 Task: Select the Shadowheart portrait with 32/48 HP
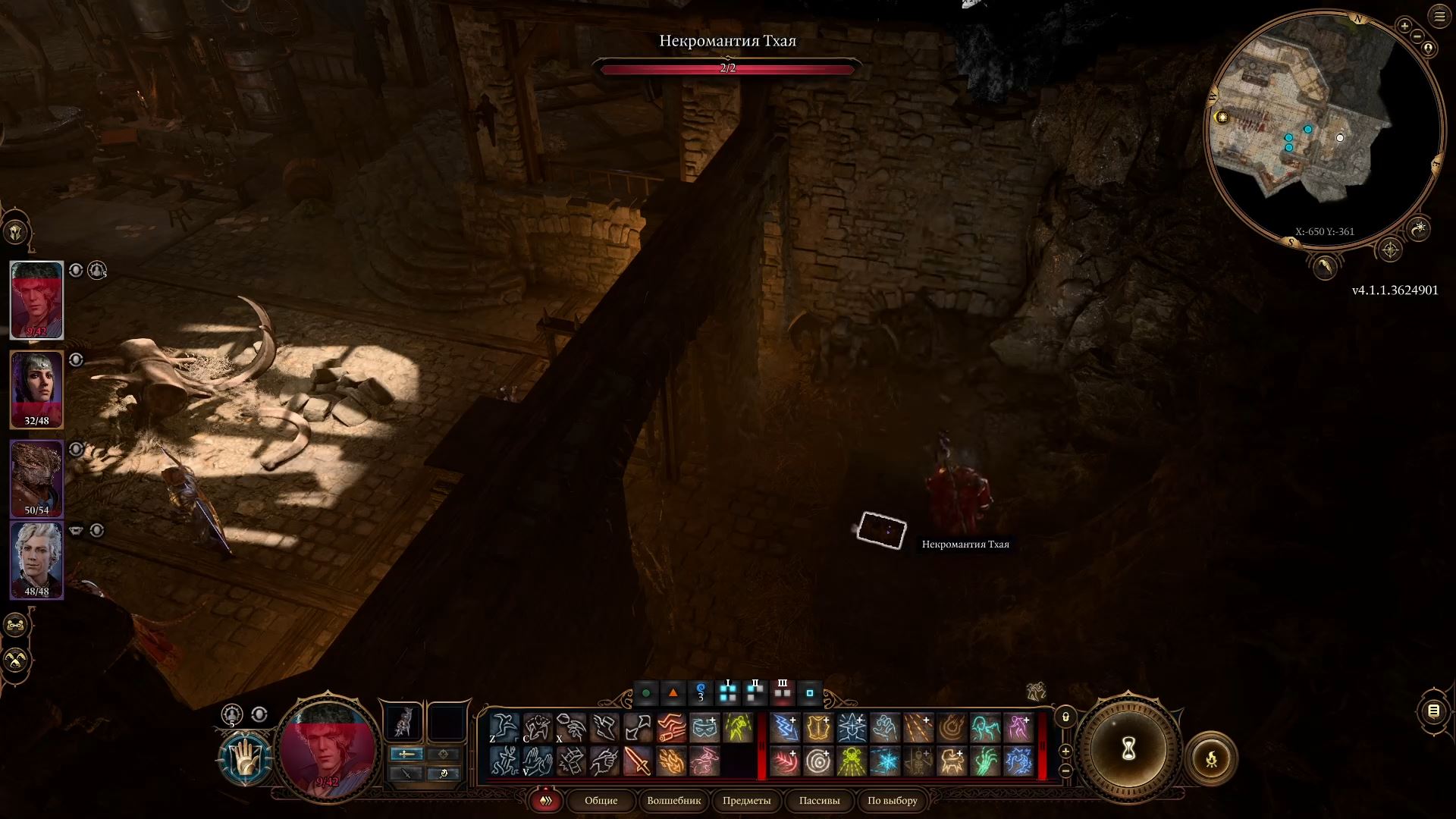tap(36, 388)
